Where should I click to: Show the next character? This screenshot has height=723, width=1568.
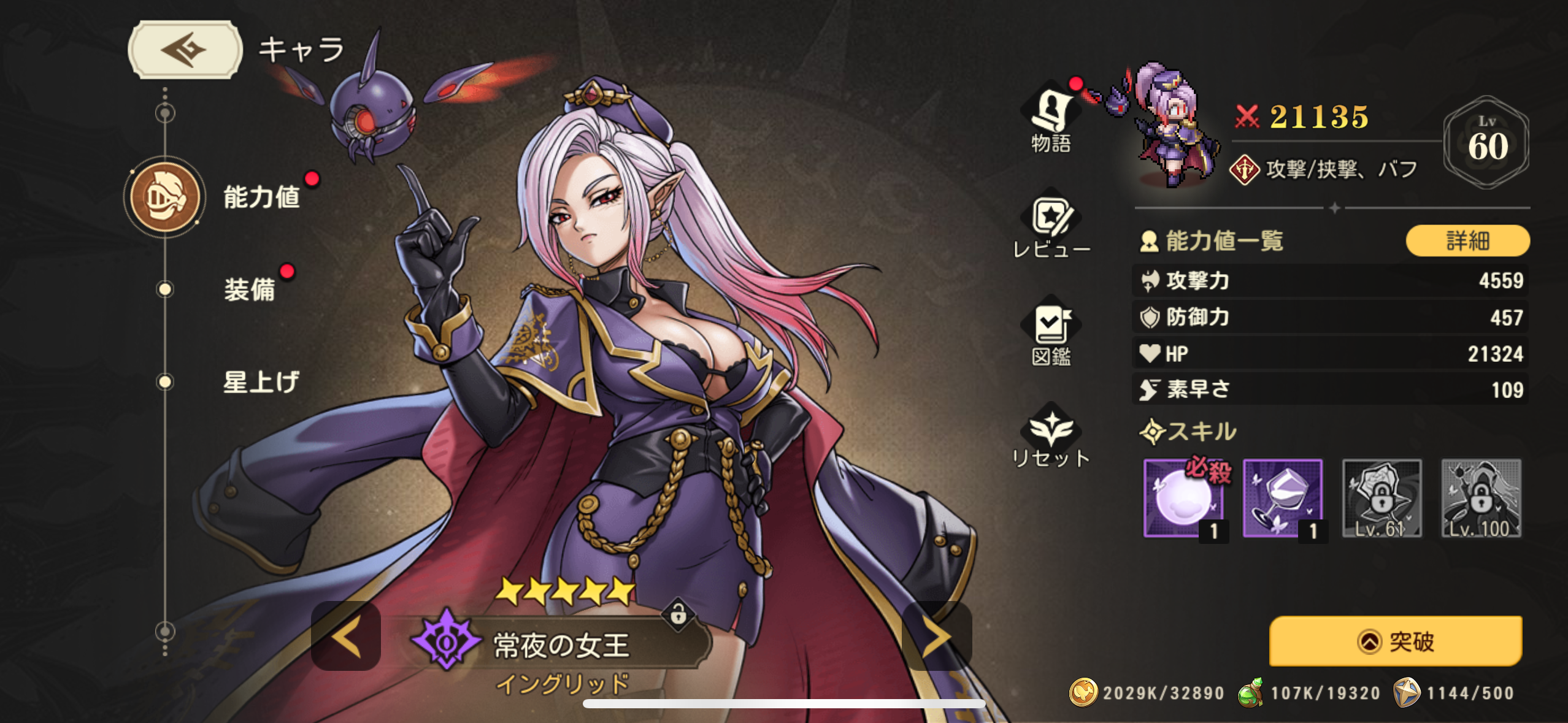click(x=937, y=637)
